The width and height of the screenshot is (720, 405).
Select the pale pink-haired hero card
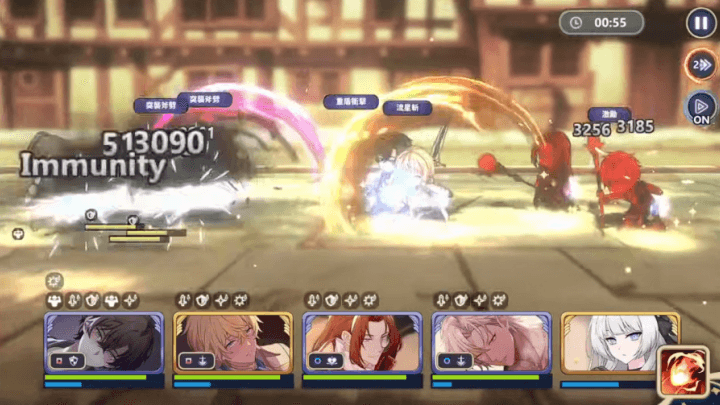pos(491,343)
